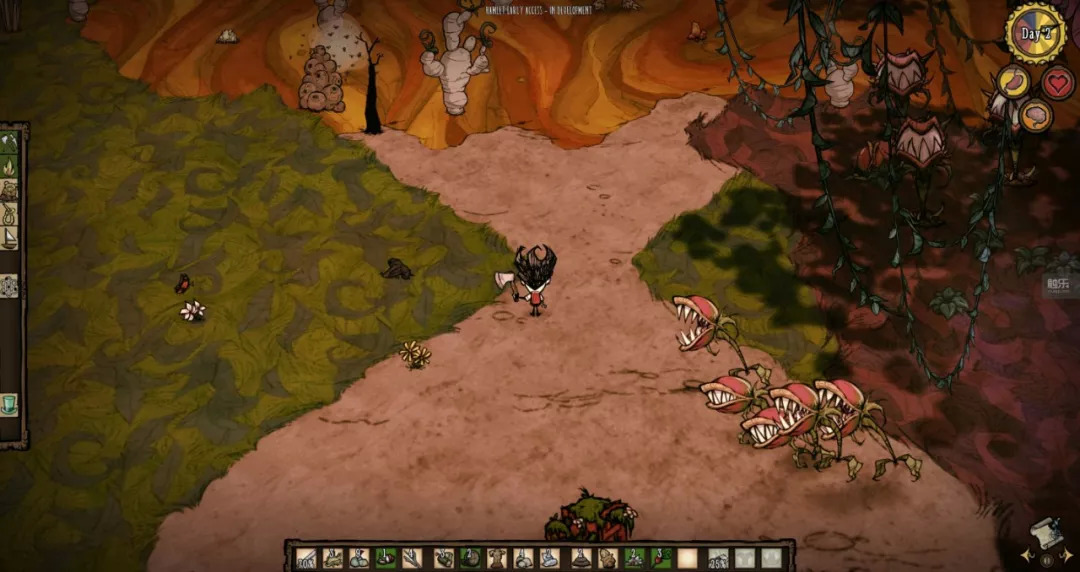The height and width of the screenshot is (572, 1080).
Task: Open the map scroll icon
Action: coord(1046,537)
